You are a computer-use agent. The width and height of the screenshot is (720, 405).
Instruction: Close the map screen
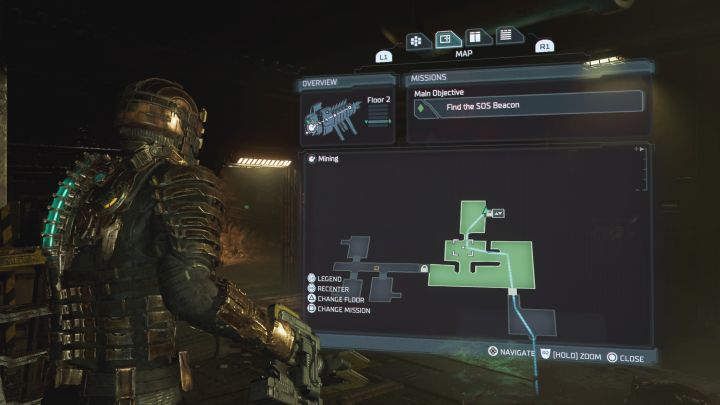click(625, 355)
